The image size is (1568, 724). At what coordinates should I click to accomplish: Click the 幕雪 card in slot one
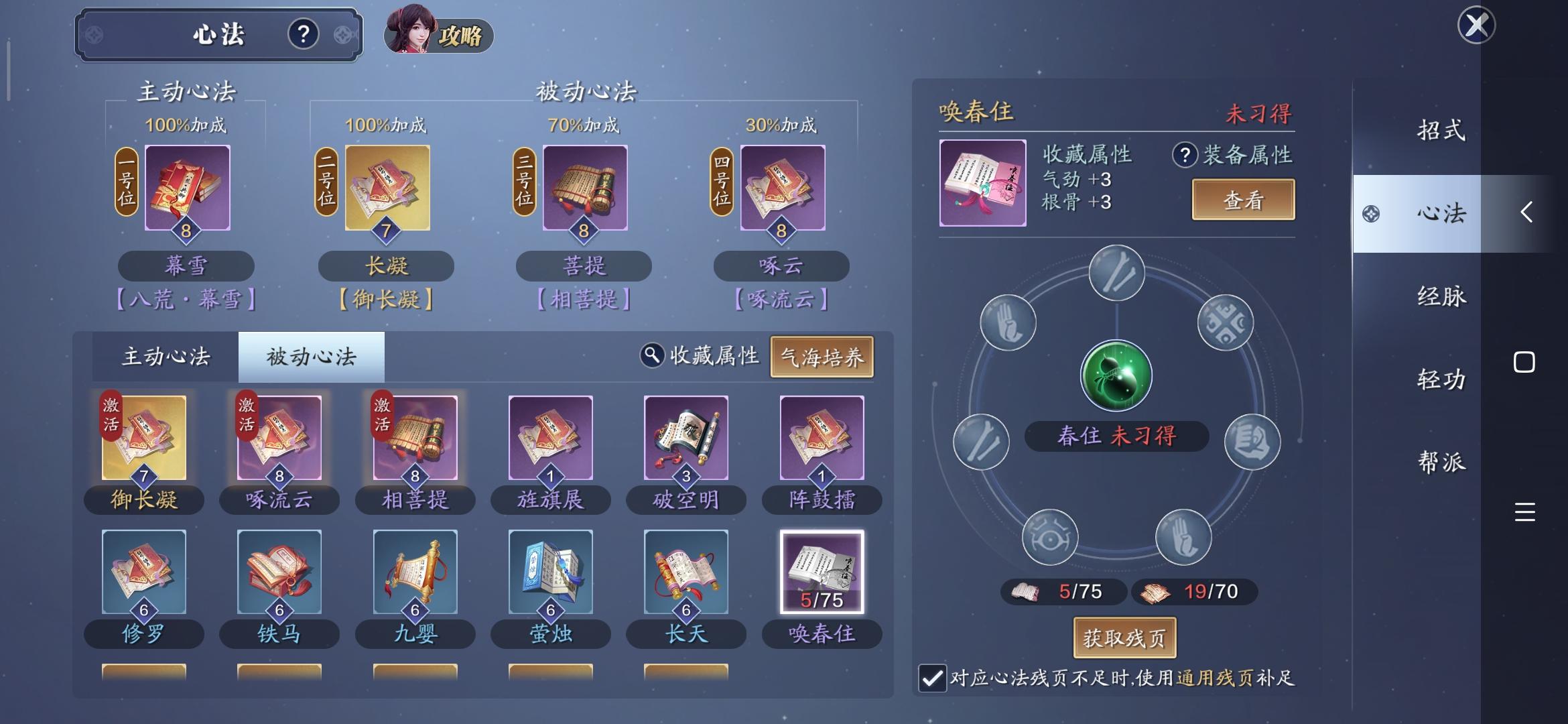click(188, 189)
